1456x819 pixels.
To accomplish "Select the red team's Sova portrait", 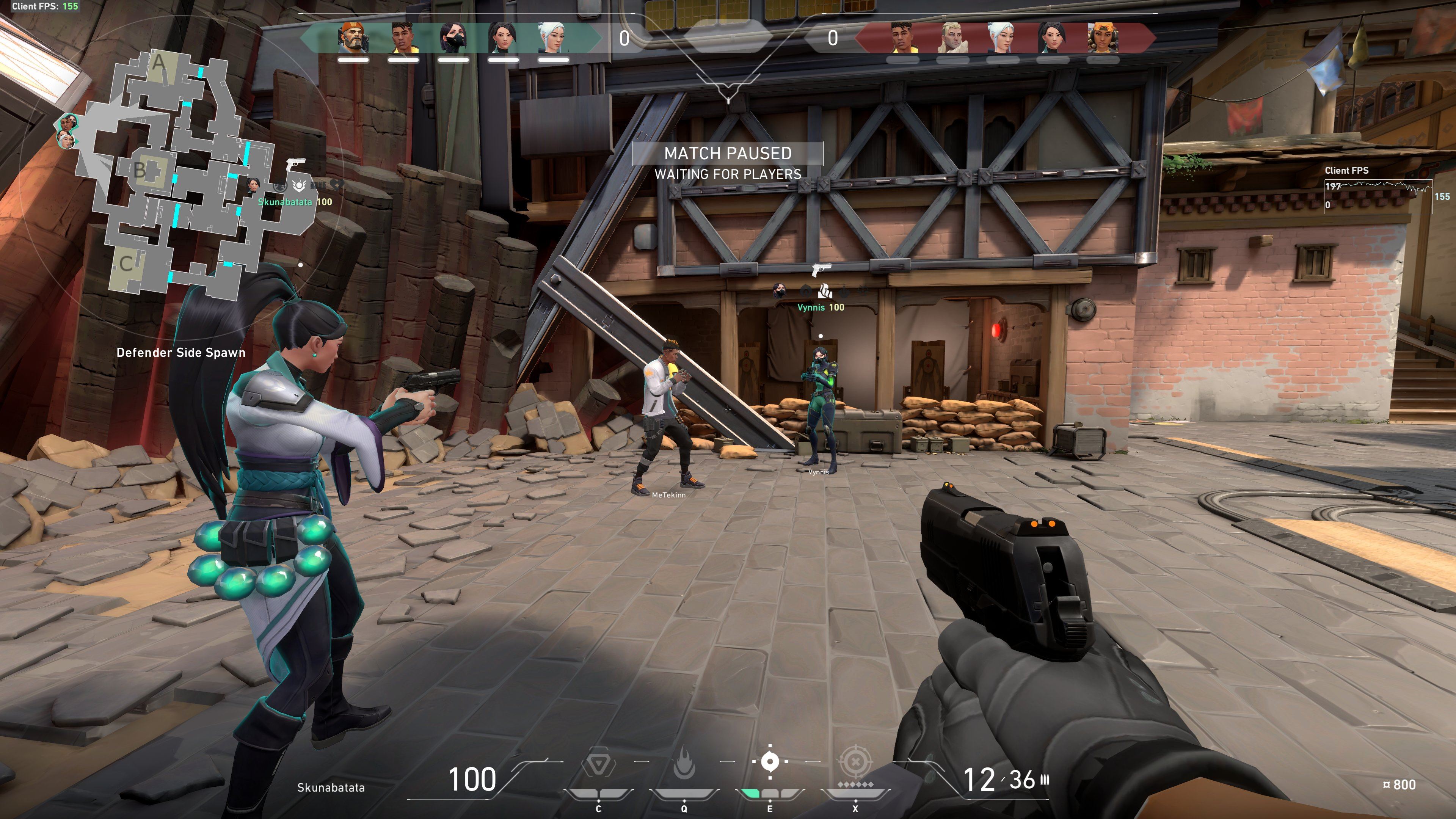I will tap(952, 38).
